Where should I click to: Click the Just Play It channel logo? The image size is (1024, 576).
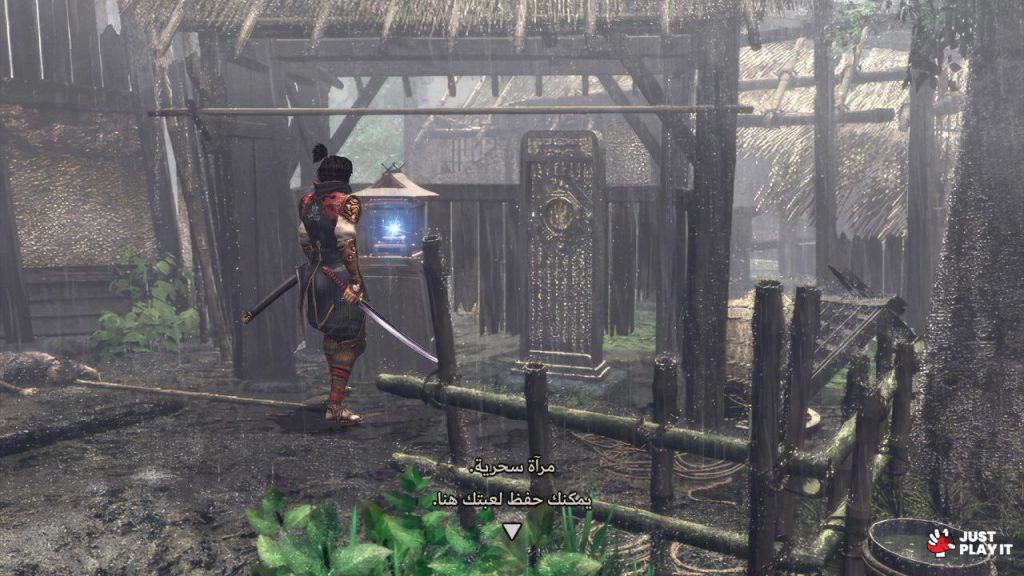pyautogui.click(x=968, y=542)
